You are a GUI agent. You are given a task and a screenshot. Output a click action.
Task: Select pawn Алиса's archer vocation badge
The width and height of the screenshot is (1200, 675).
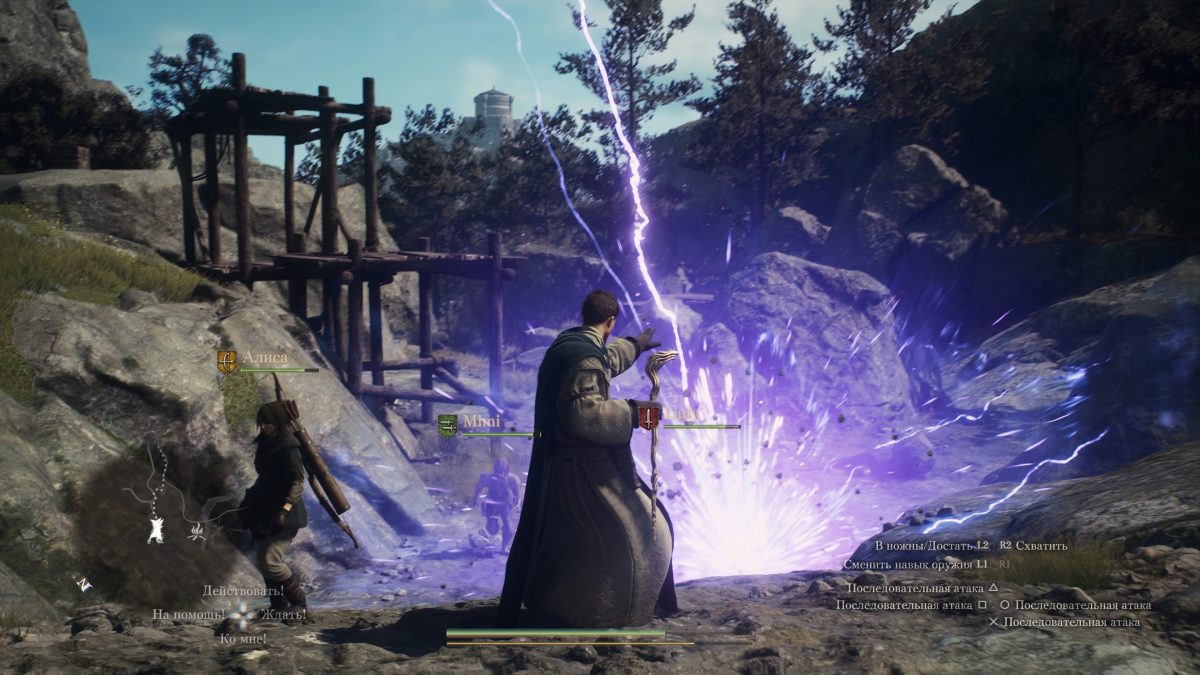(x=228, y=361)
